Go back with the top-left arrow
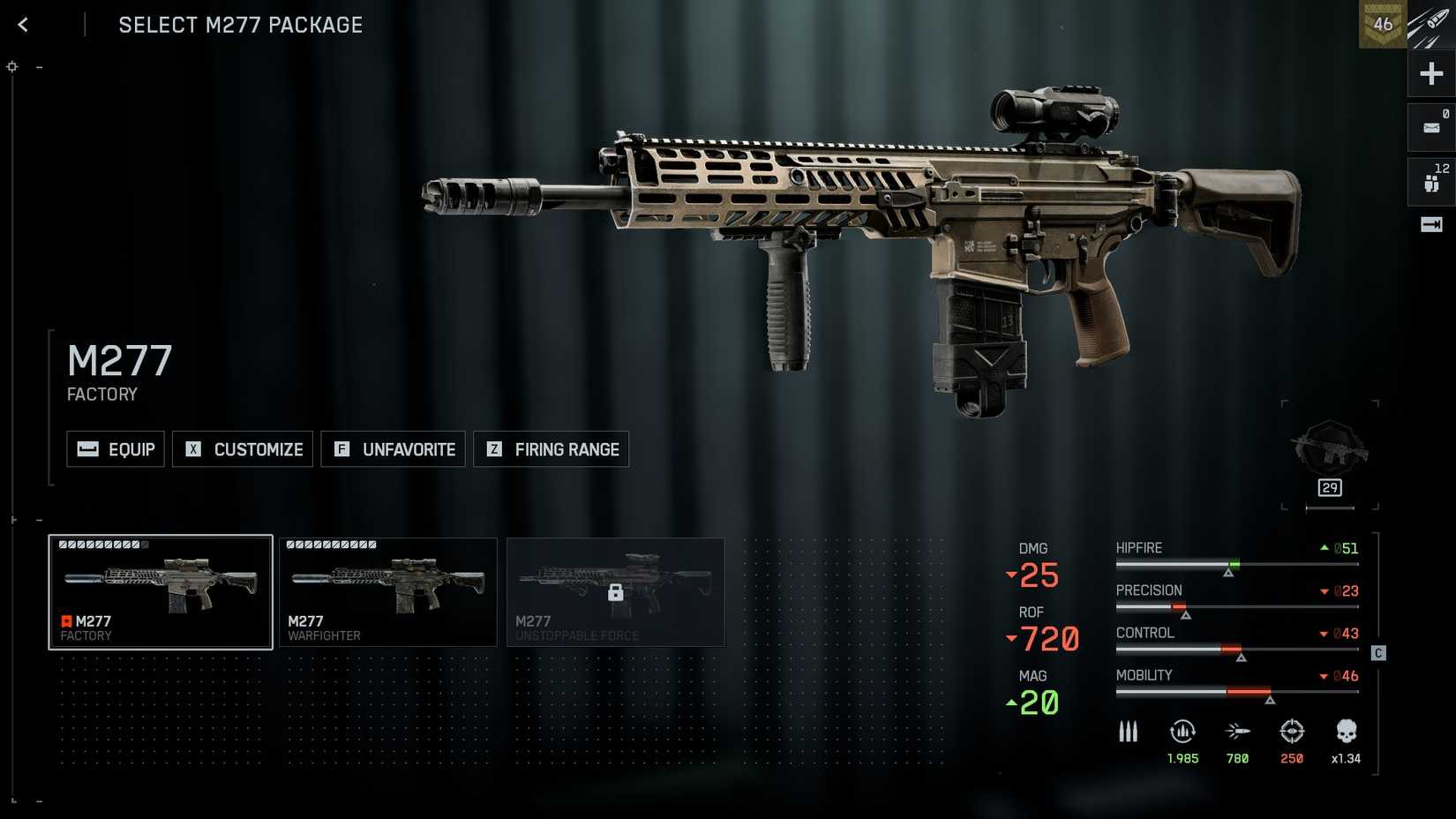Screen dimensions: 1456x819 click(x=23, y=25)
